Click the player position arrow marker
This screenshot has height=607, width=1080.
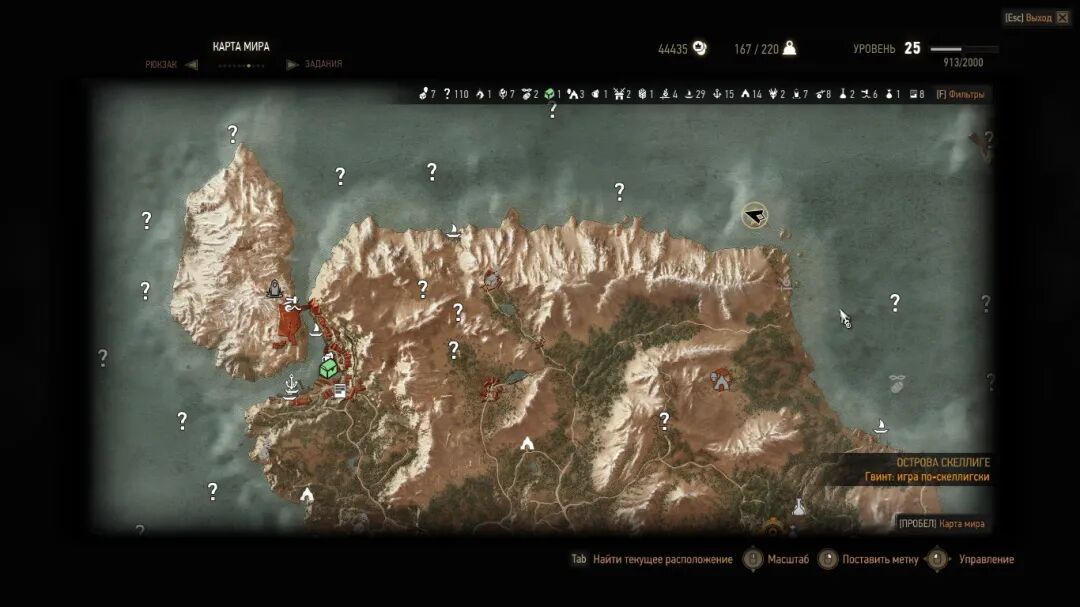(754, 215)
